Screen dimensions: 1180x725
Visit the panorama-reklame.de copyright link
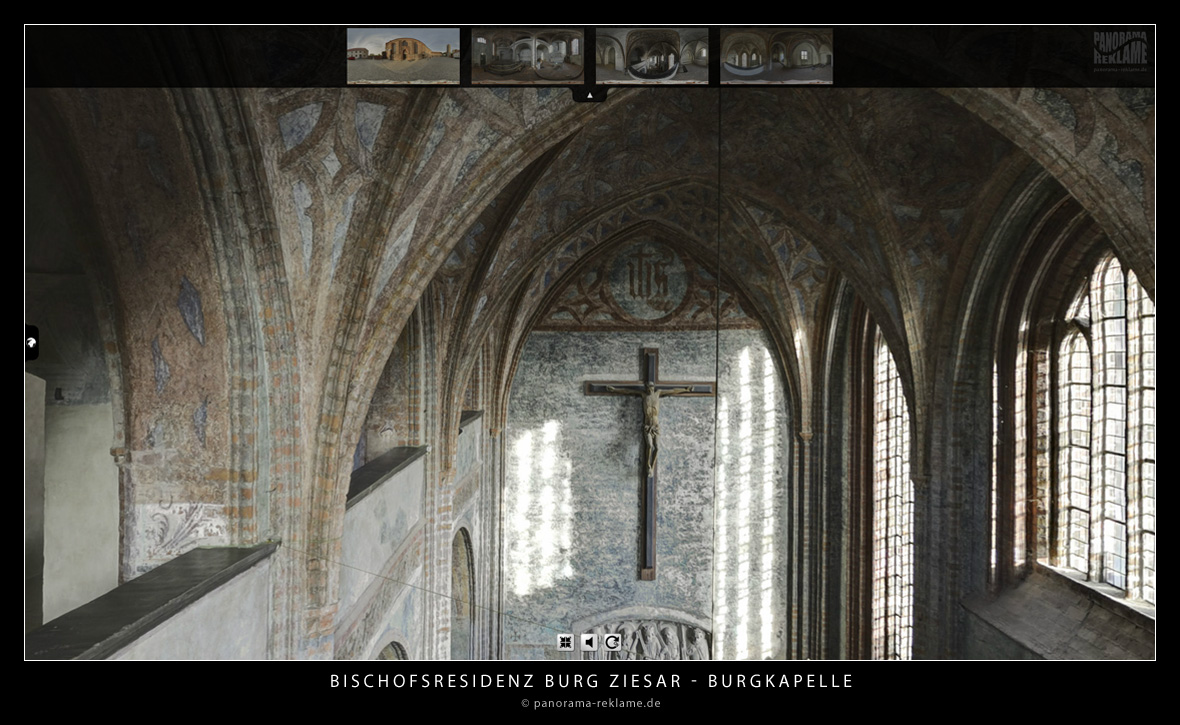coord(590,703)
